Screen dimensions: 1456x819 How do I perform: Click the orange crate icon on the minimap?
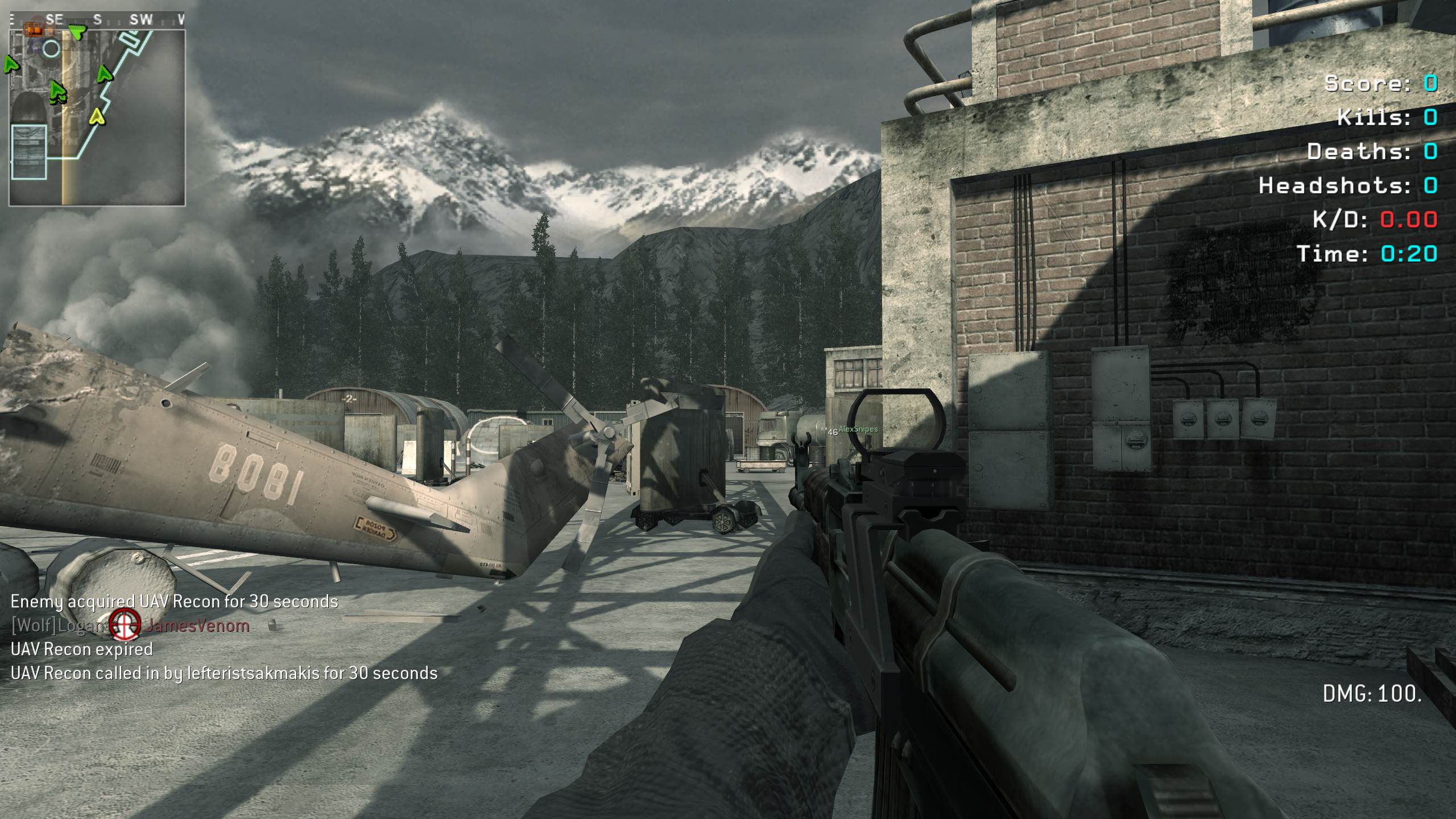(34, 28)
